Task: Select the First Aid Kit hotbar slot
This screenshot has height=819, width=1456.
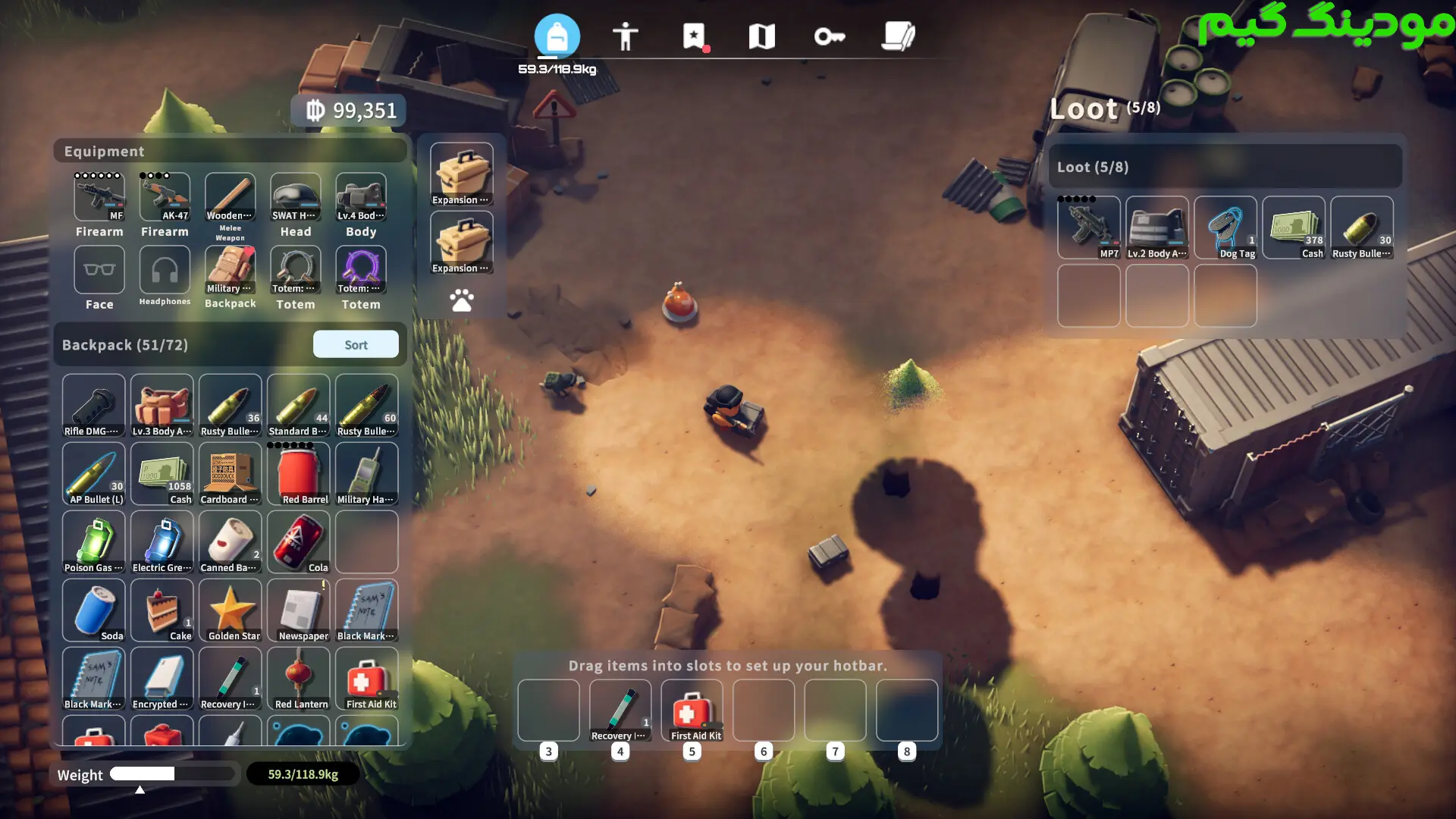Action: (x=692, y=711)
